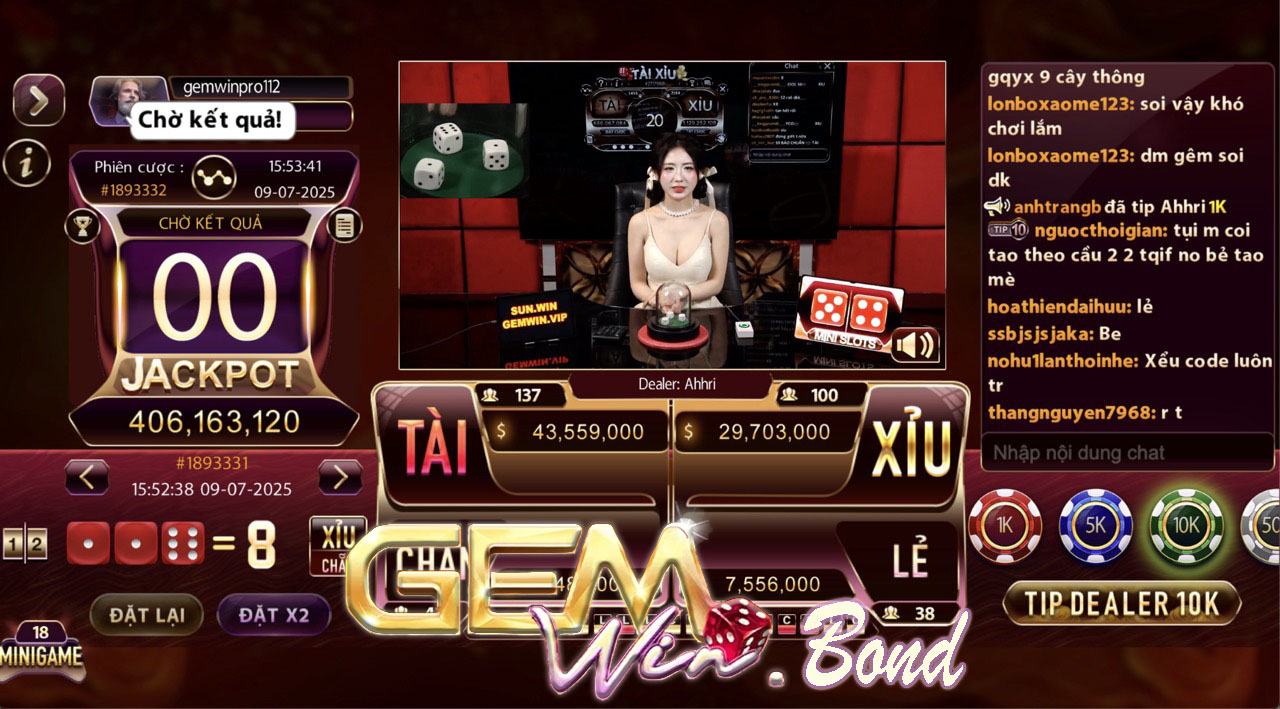Place a bet on LẺ

pyautogui.click(x=910, y=562)
